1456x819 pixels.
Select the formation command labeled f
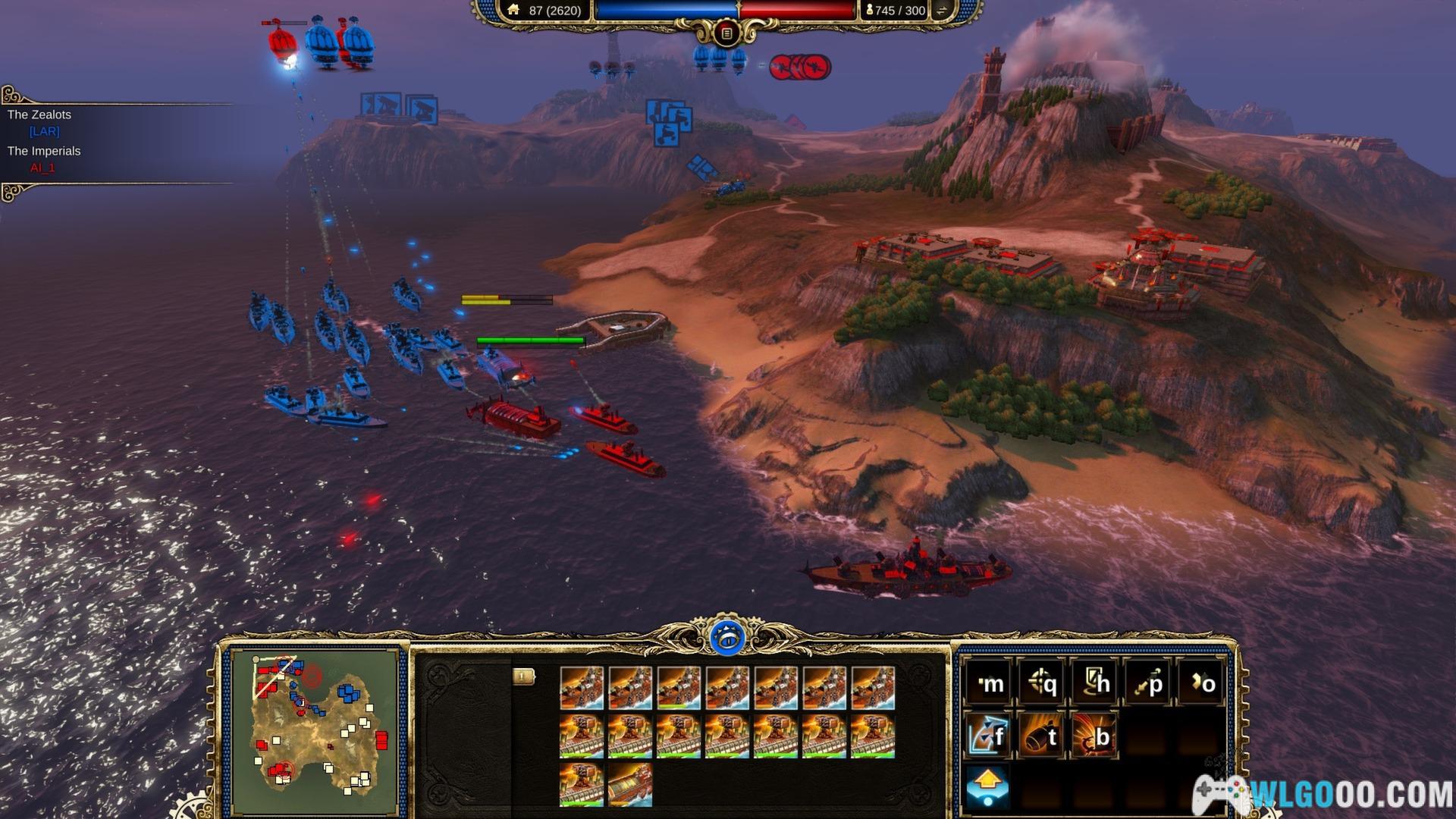(988, 735)
